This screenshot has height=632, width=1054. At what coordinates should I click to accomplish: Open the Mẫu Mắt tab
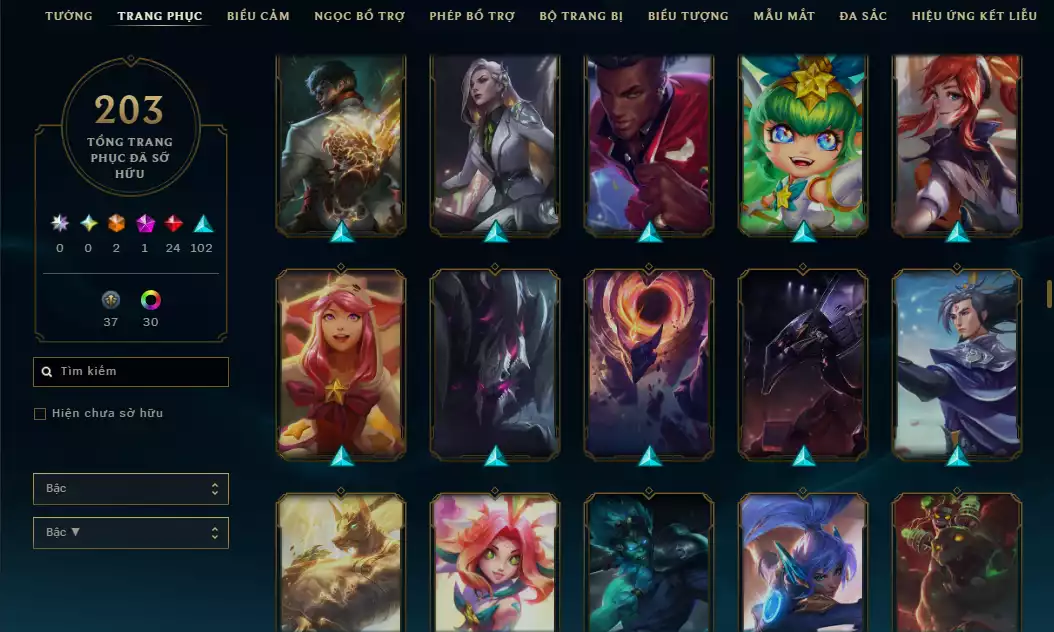[784, 16]
